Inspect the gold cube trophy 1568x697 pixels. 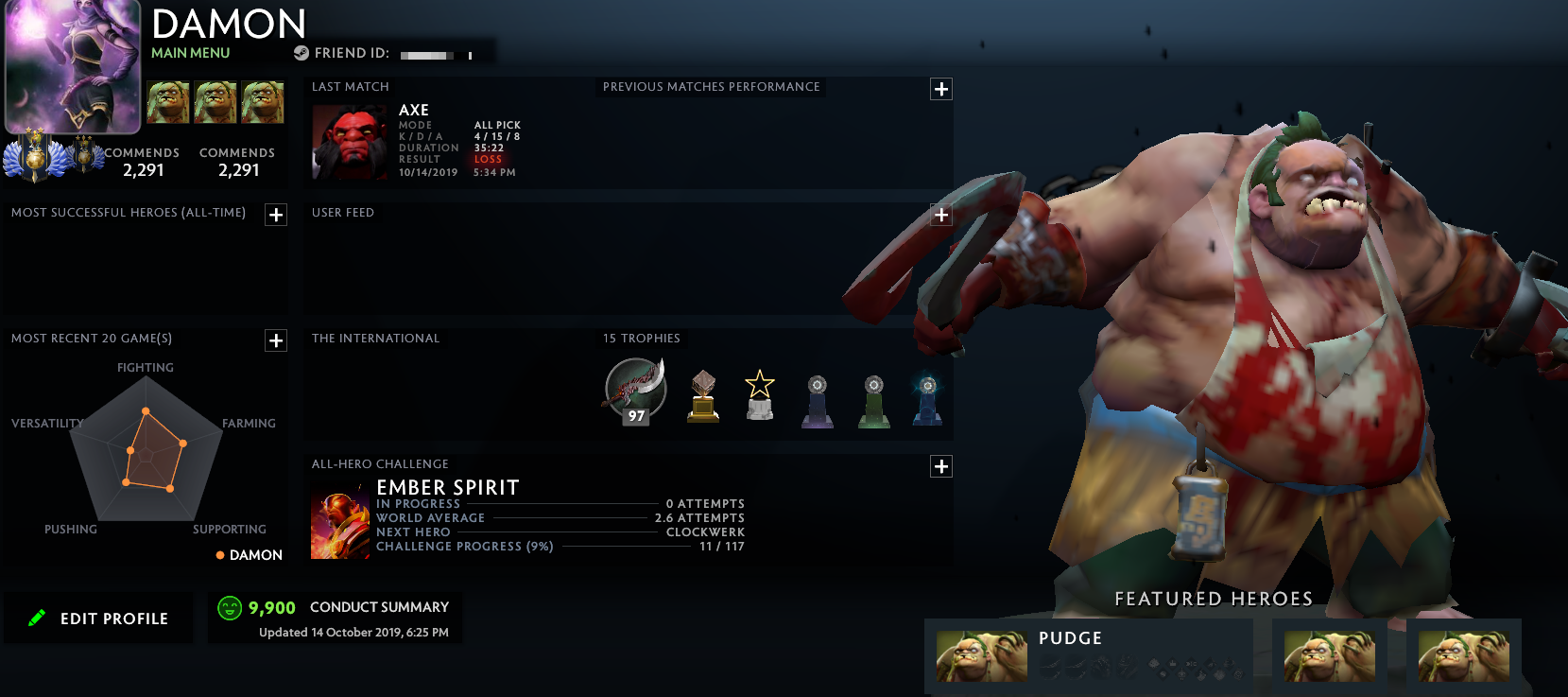point(703,395)
